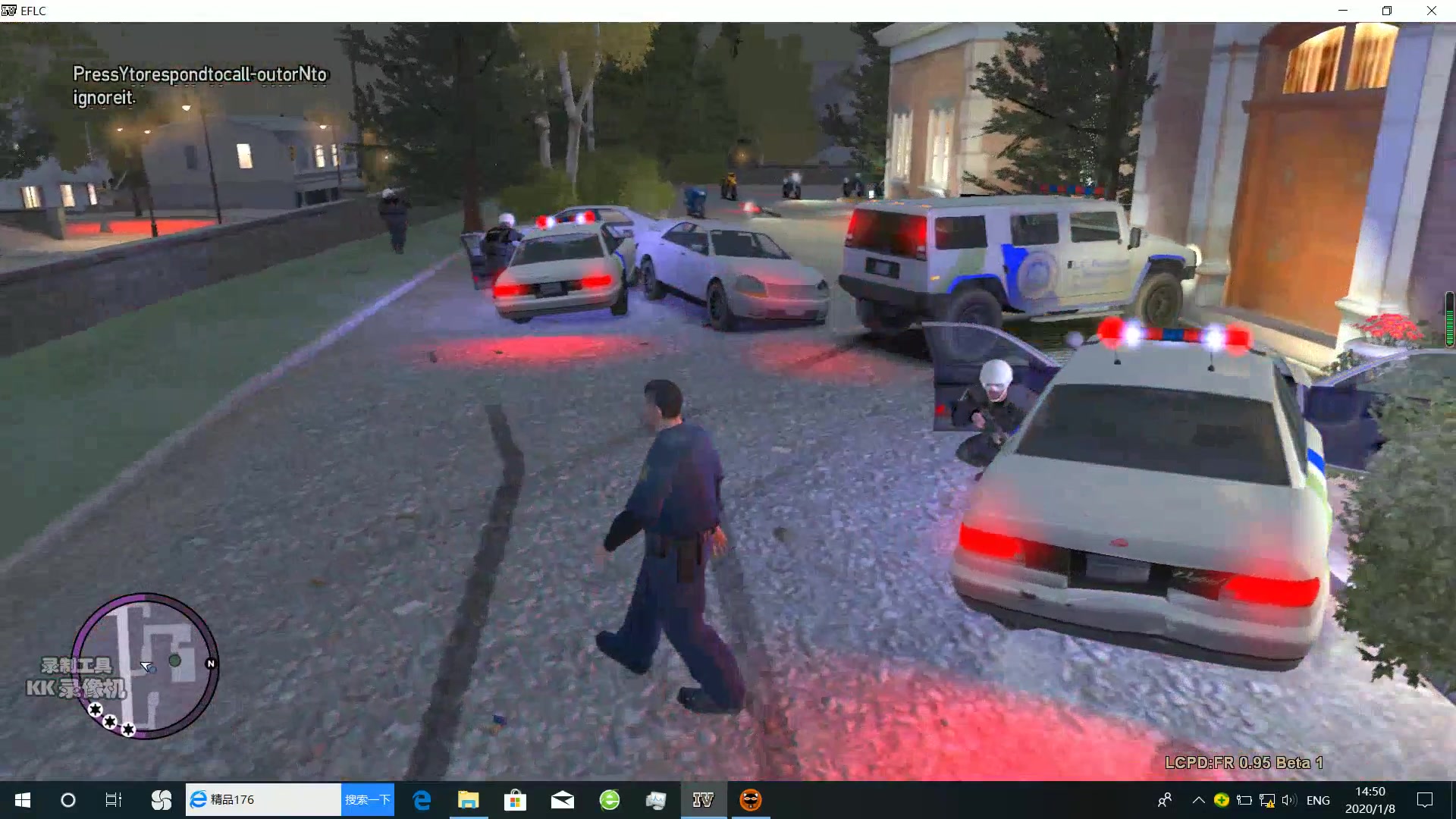Open the battery status tray icon
The width and height of the screenshot is (1456, 819).
(x=1244, y=799)
